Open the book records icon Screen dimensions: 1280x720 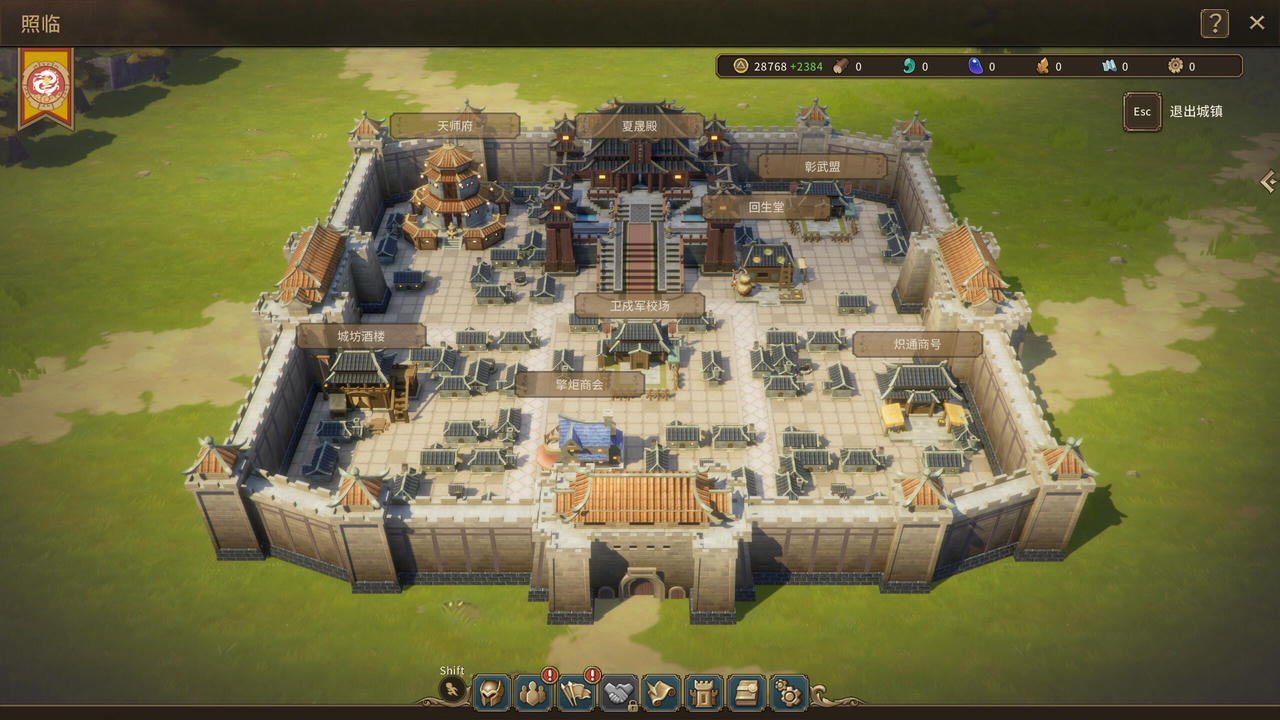pos(745,692)
